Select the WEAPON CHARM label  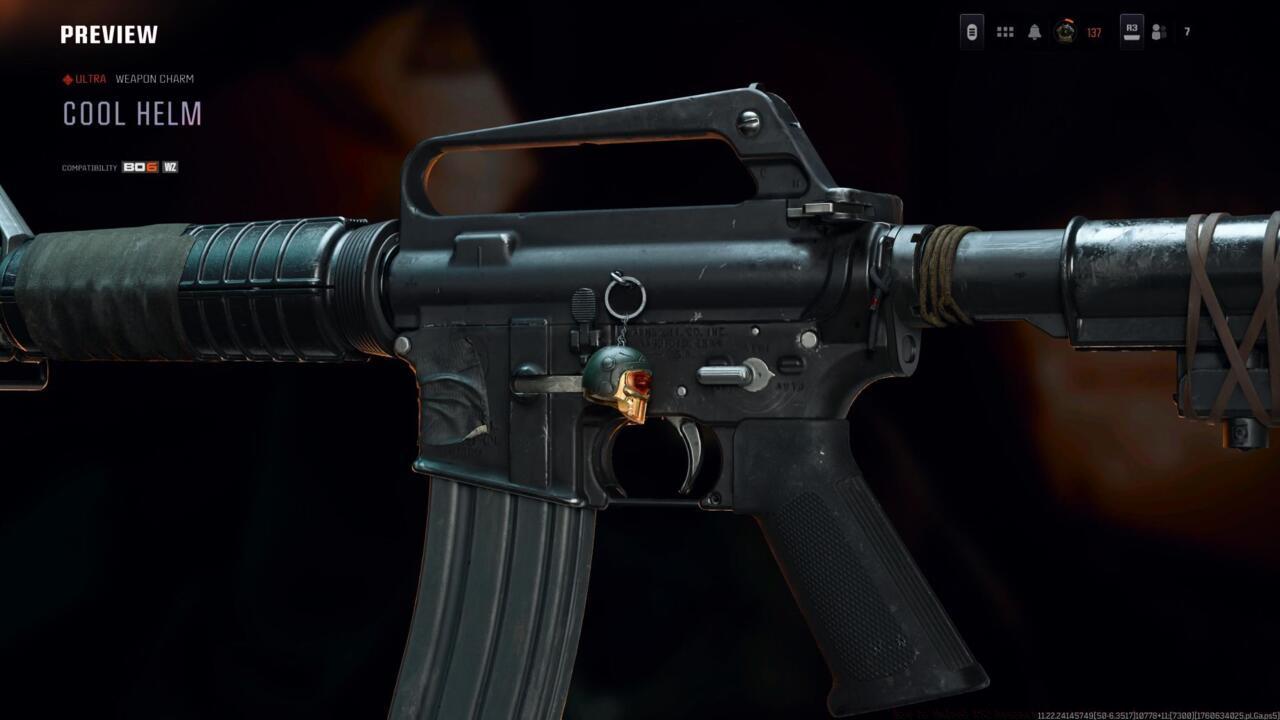(x=153, y=78)
